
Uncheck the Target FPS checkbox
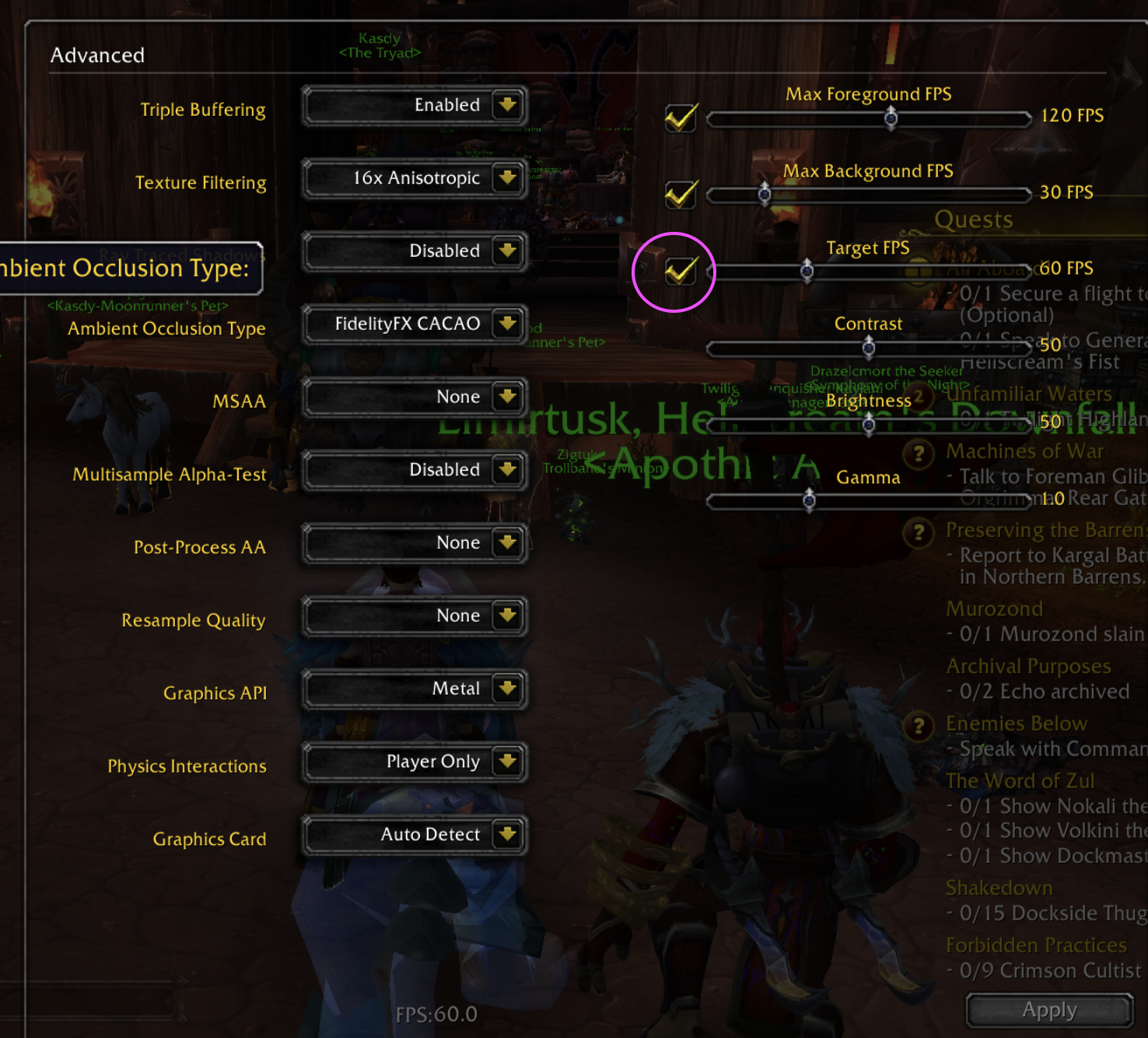681,272
